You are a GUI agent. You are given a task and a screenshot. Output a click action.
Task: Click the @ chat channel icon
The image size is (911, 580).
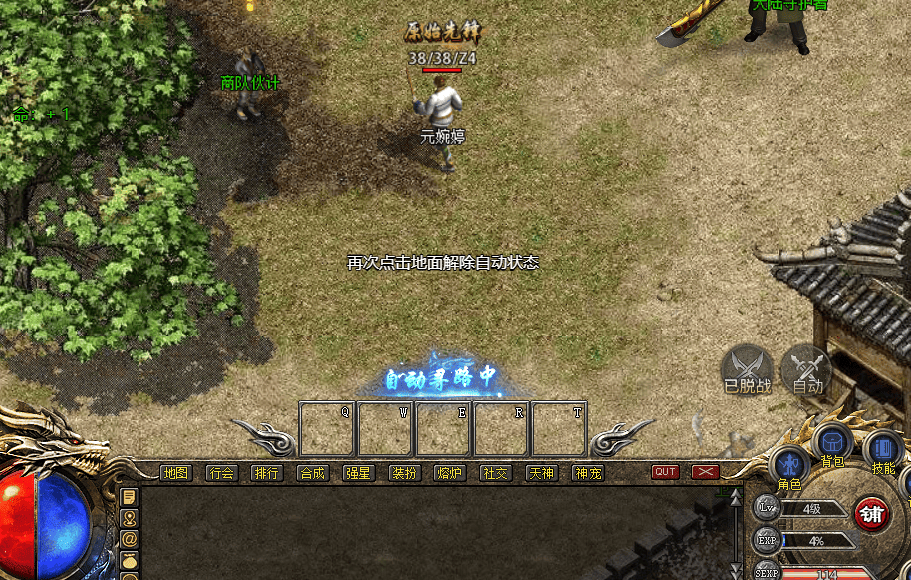[129, 538]
